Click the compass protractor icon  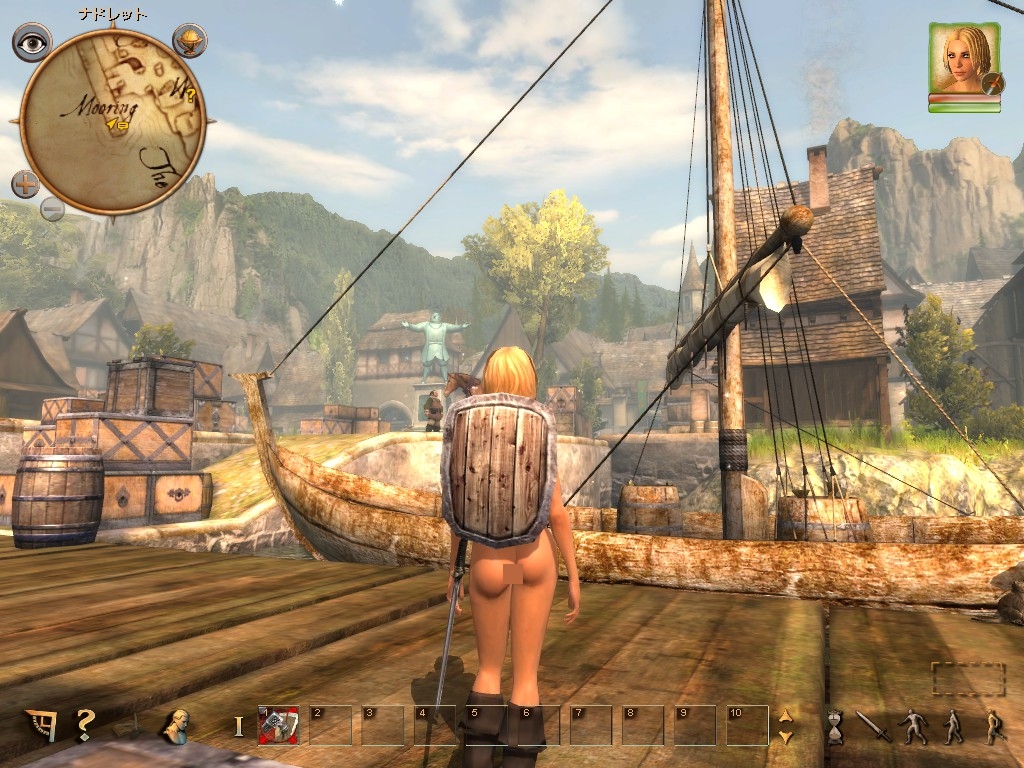(x=41, y=724)
